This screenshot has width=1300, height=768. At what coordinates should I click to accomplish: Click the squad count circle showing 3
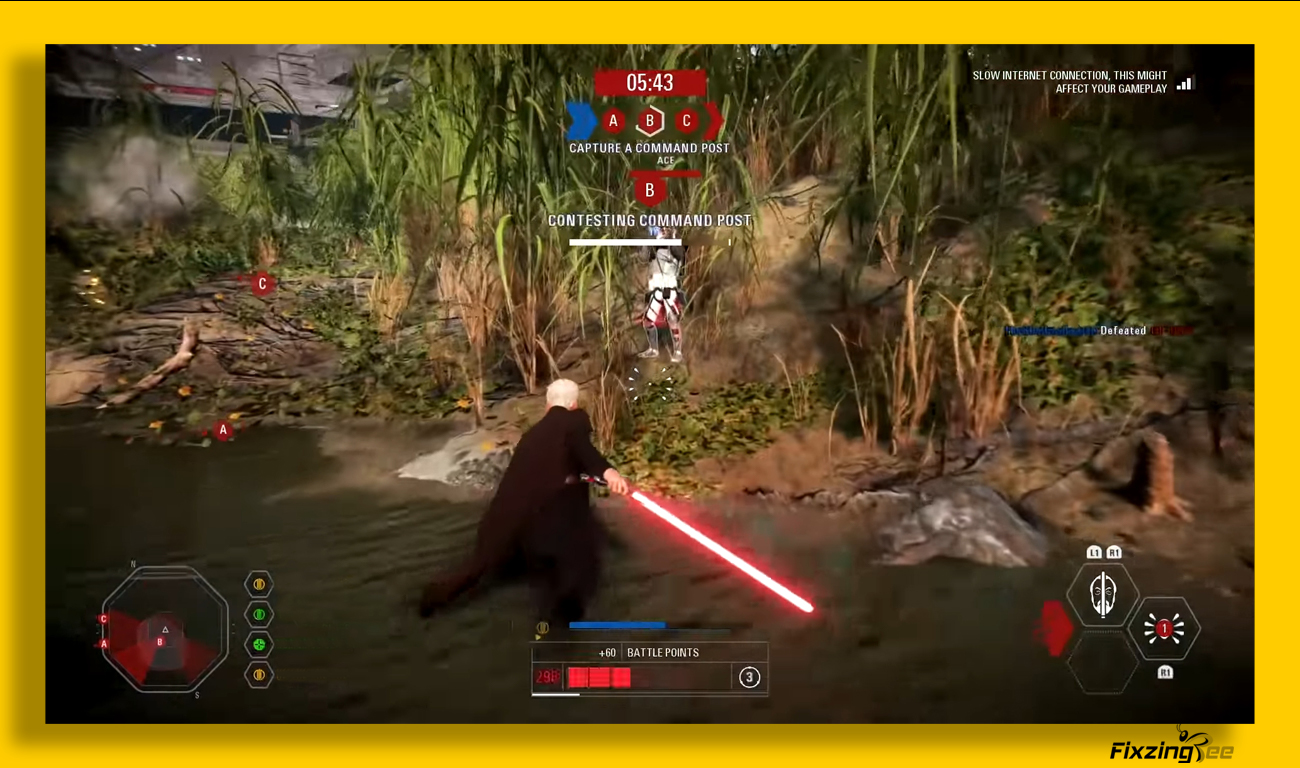pyautogui.click(x=749, y=678)
